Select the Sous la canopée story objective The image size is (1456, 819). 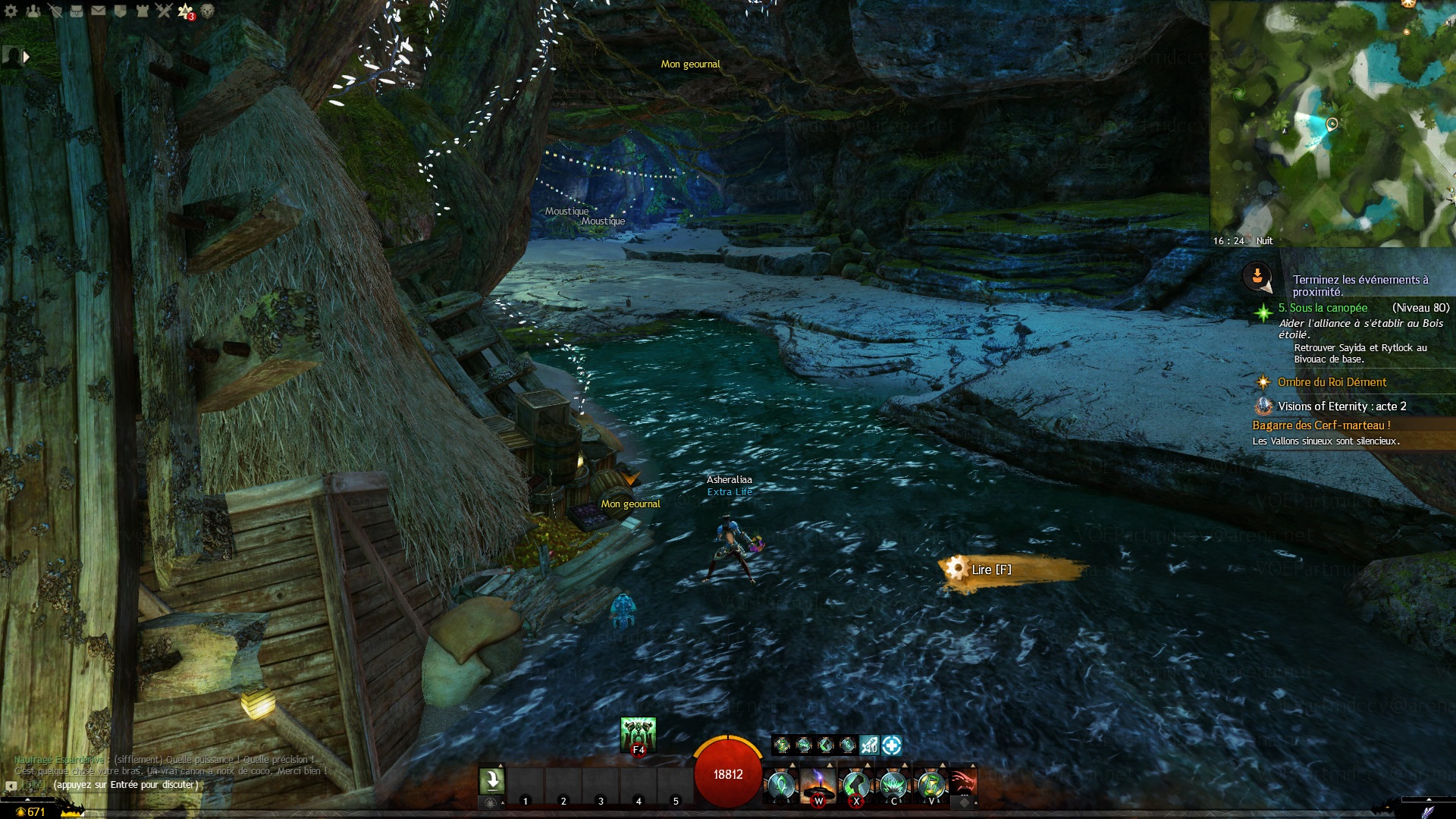[x=1323, y=308]
